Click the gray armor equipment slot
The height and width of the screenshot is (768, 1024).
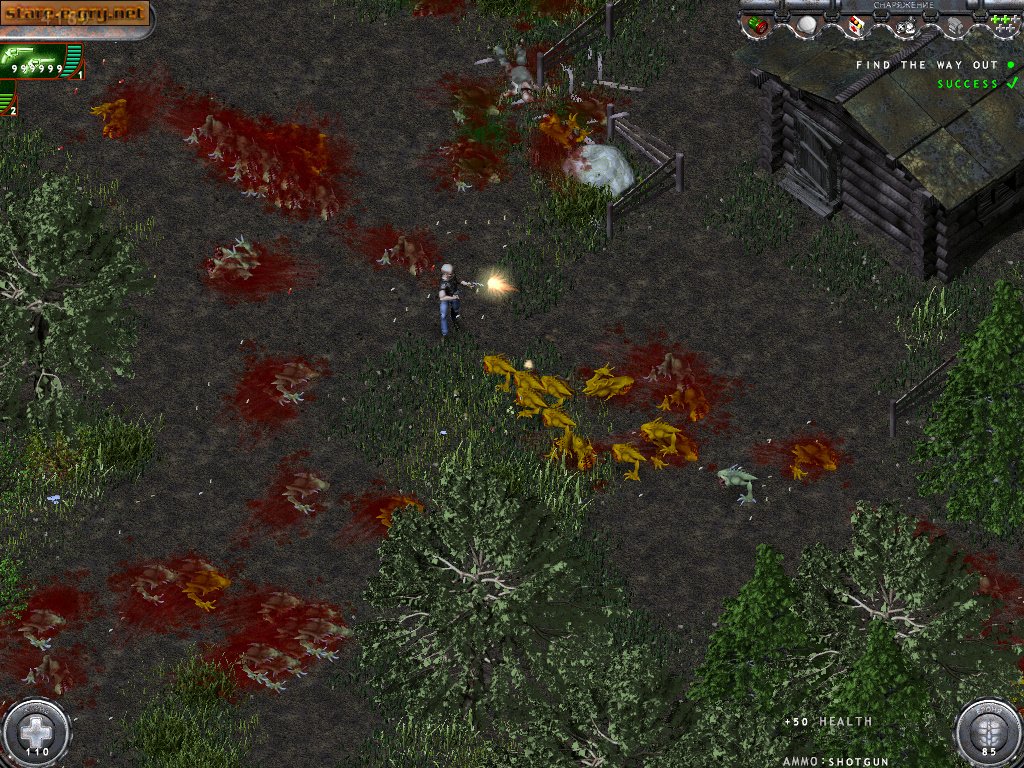(955, 26)
